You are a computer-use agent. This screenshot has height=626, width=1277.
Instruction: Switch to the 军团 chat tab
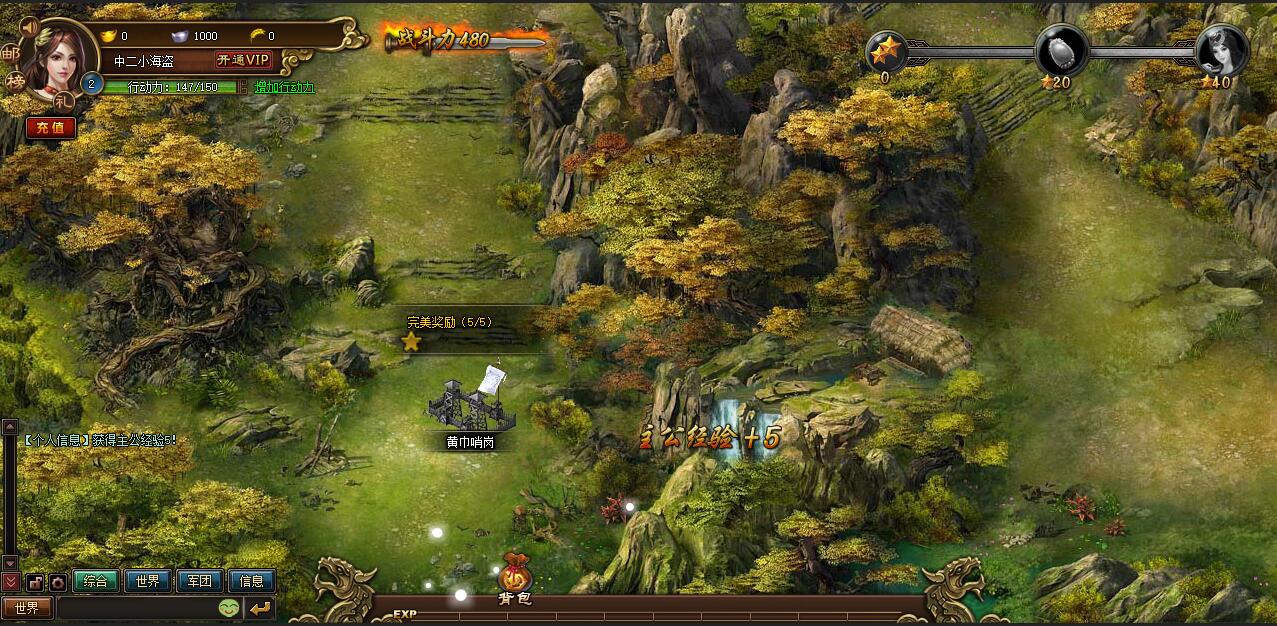point(200,581)
